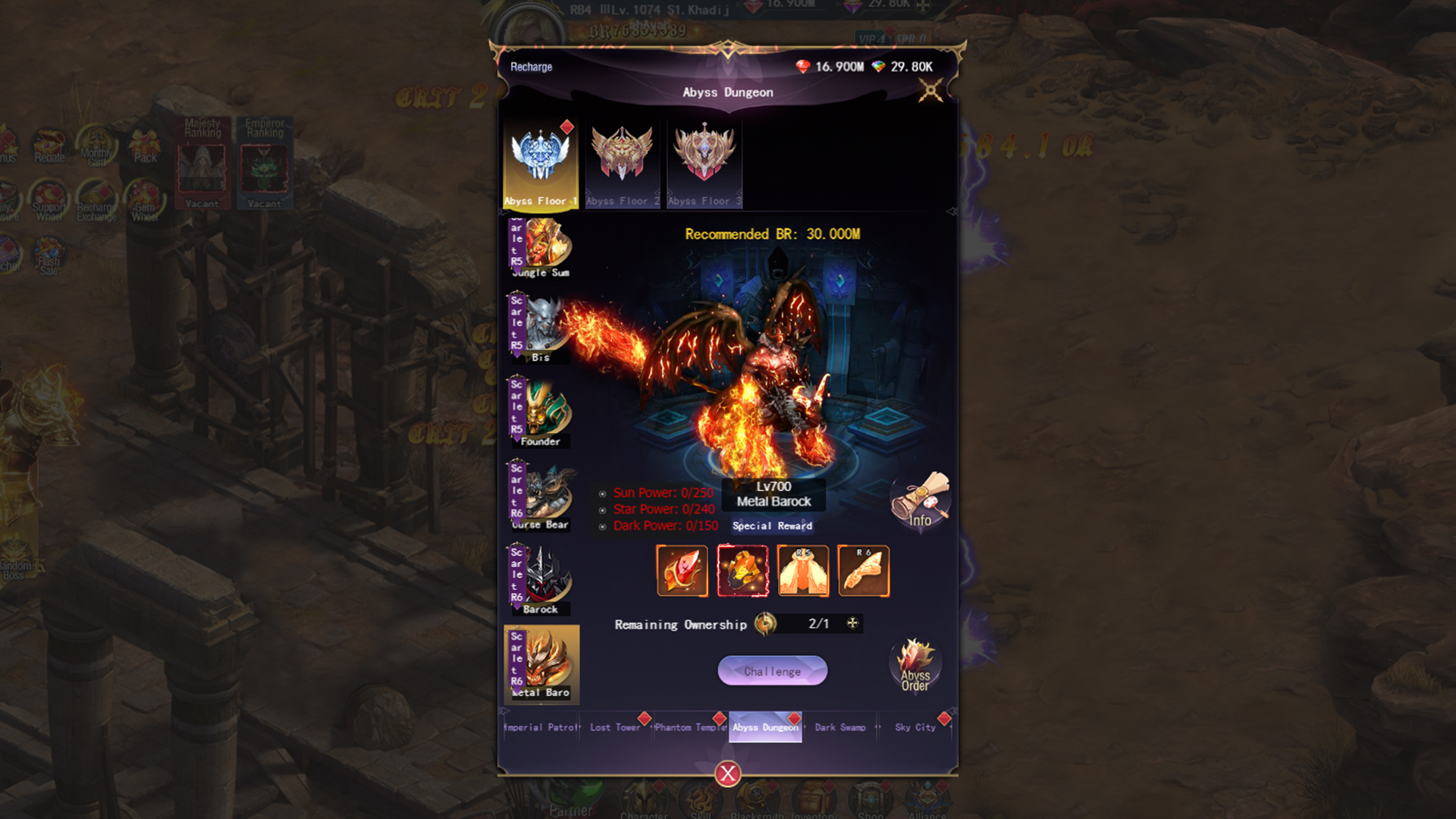1456x819 pixels.
Task: Expand the Special Reward section
Action: pos(772,526)
